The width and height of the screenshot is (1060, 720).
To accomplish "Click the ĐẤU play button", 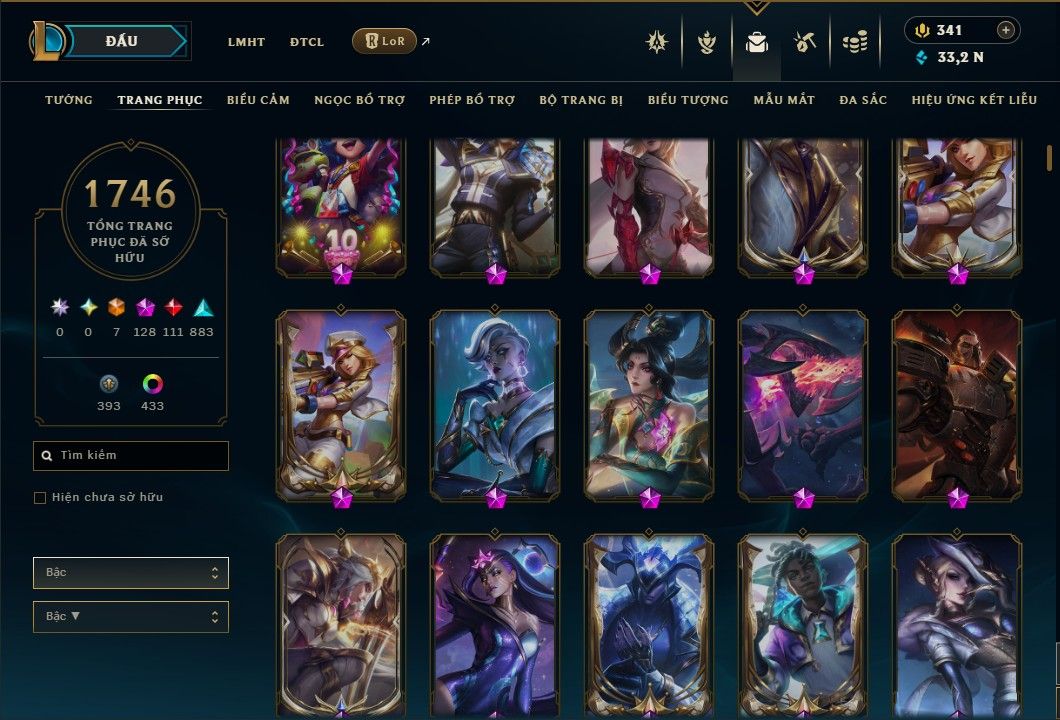I will tap(122, 41).
